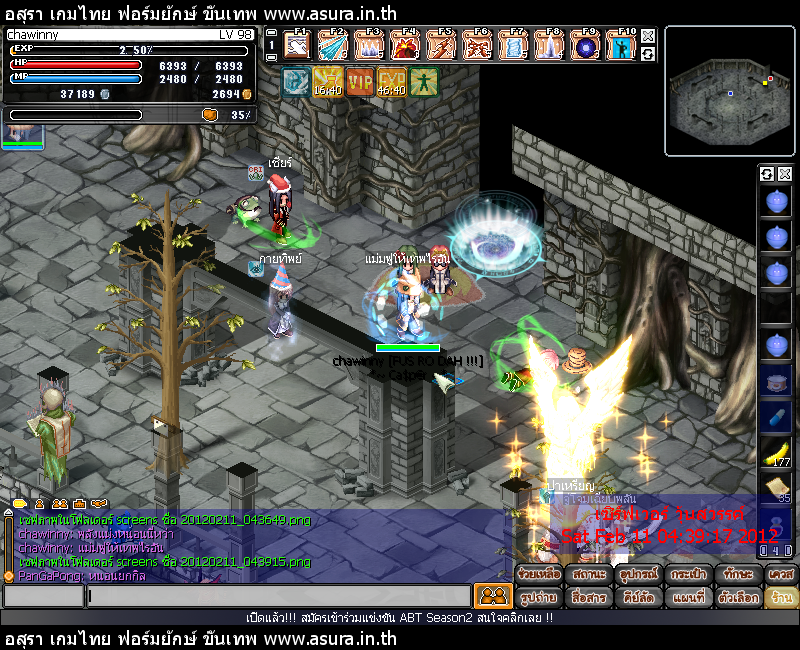Use the F9 dark blue orb skill
The height and width of the screenshot is (650, 800).
585,46
